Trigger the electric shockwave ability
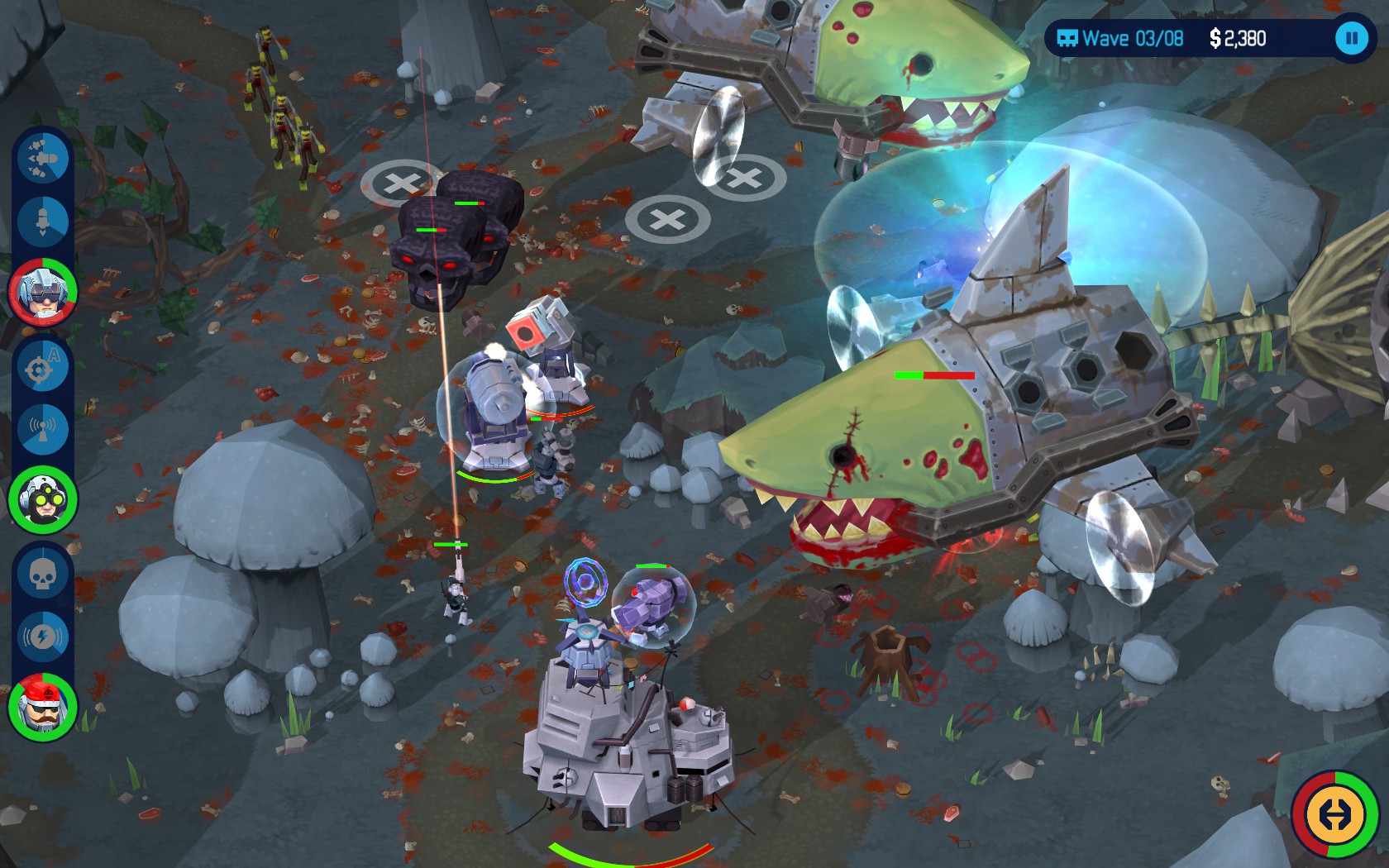The image size is (1389, 868). pos(43,637)
